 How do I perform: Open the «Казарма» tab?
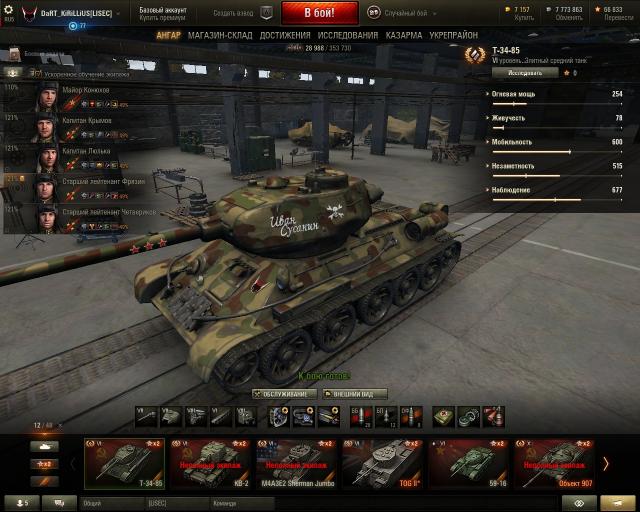[x=403, y=35]
